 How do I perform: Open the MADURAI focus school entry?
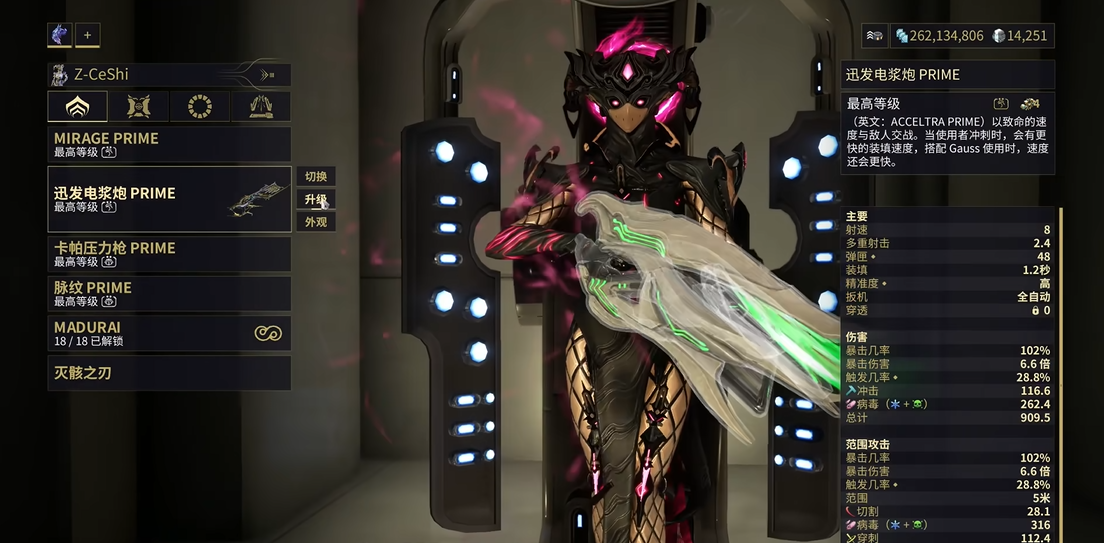pyautogui.click(x=169, y=333)
